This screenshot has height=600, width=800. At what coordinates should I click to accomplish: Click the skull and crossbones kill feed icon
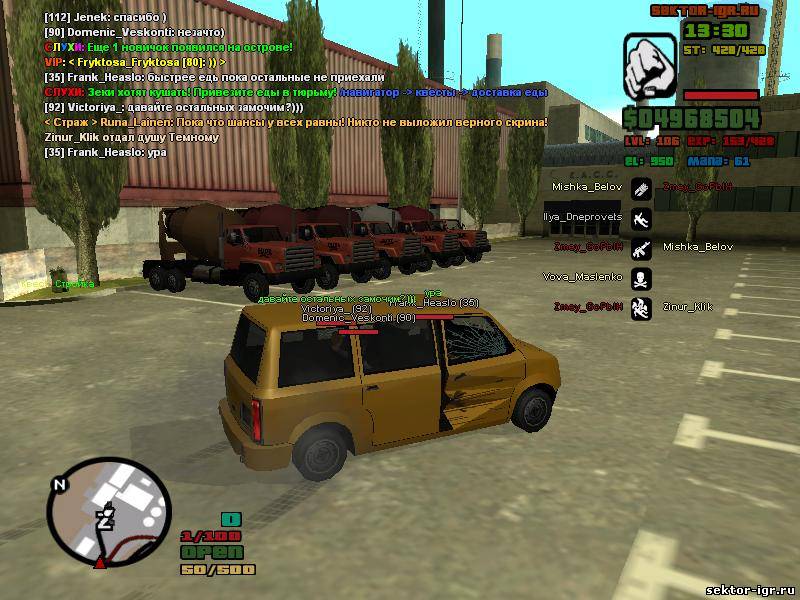click(x=641, y=277)
